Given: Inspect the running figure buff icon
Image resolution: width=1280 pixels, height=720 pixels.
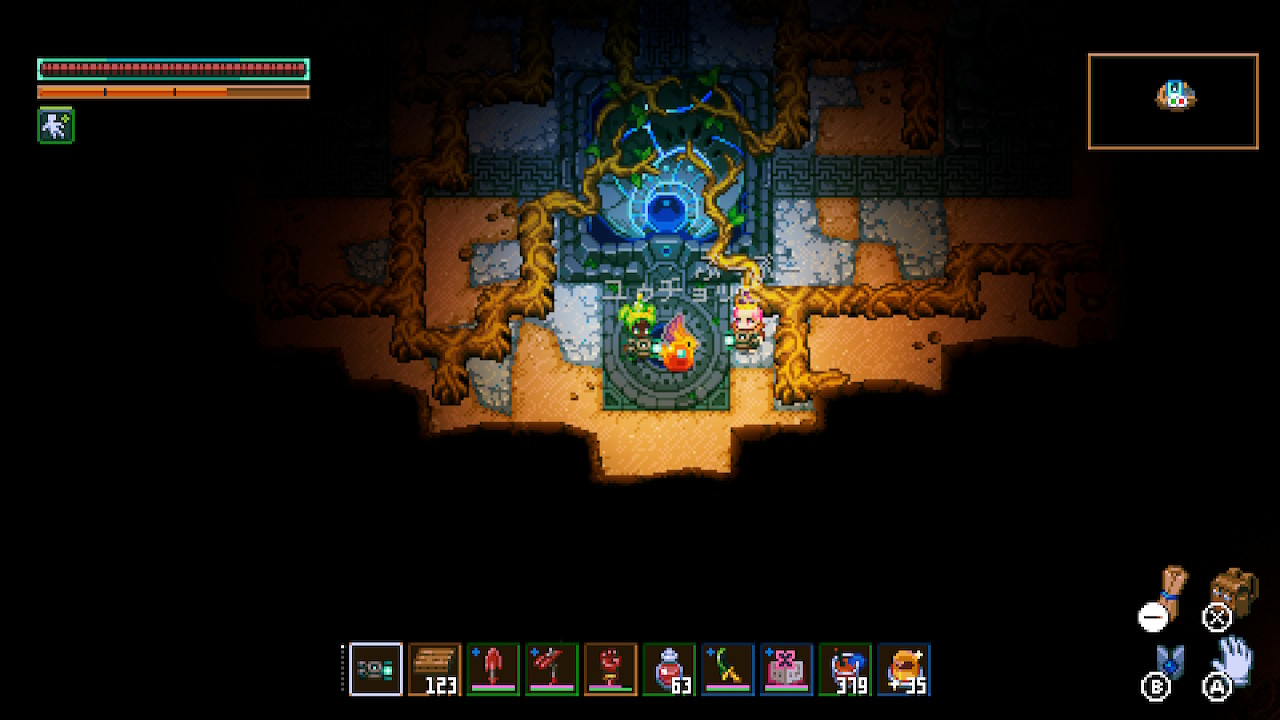Looking at the screenshot, I should tap(56, 125).
